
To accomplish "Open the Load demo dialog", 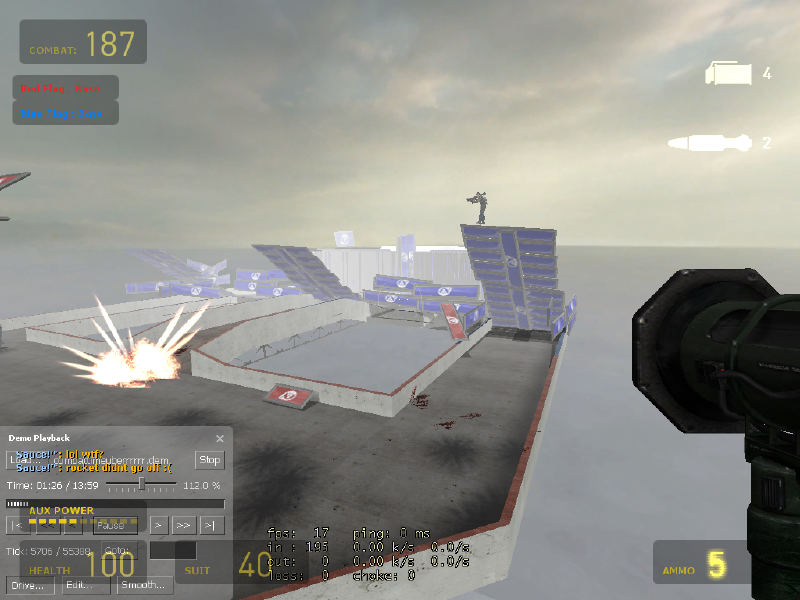I will pos(22,460).
